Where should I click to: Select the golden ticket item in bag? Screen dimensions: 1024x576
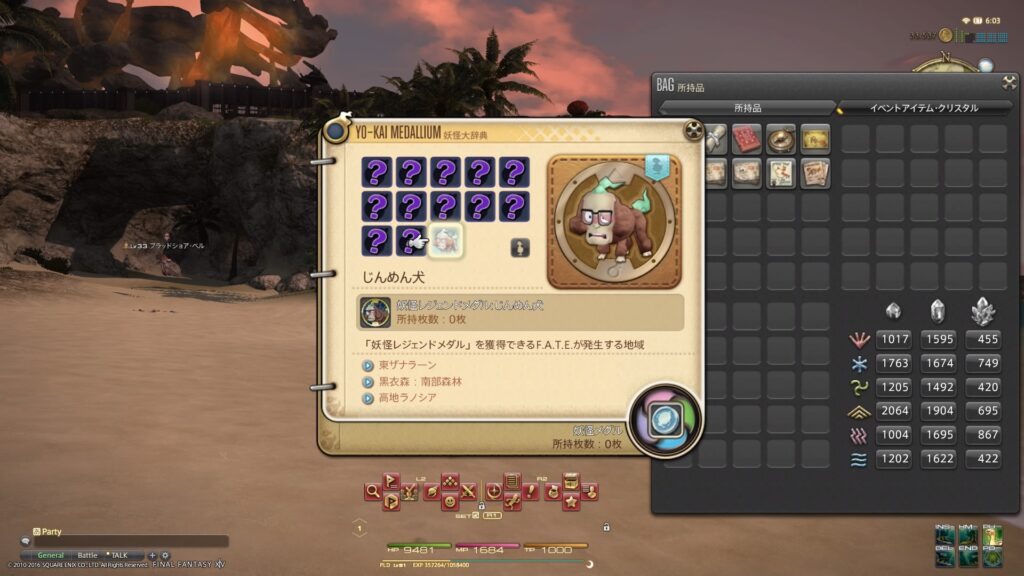point(815,139)
